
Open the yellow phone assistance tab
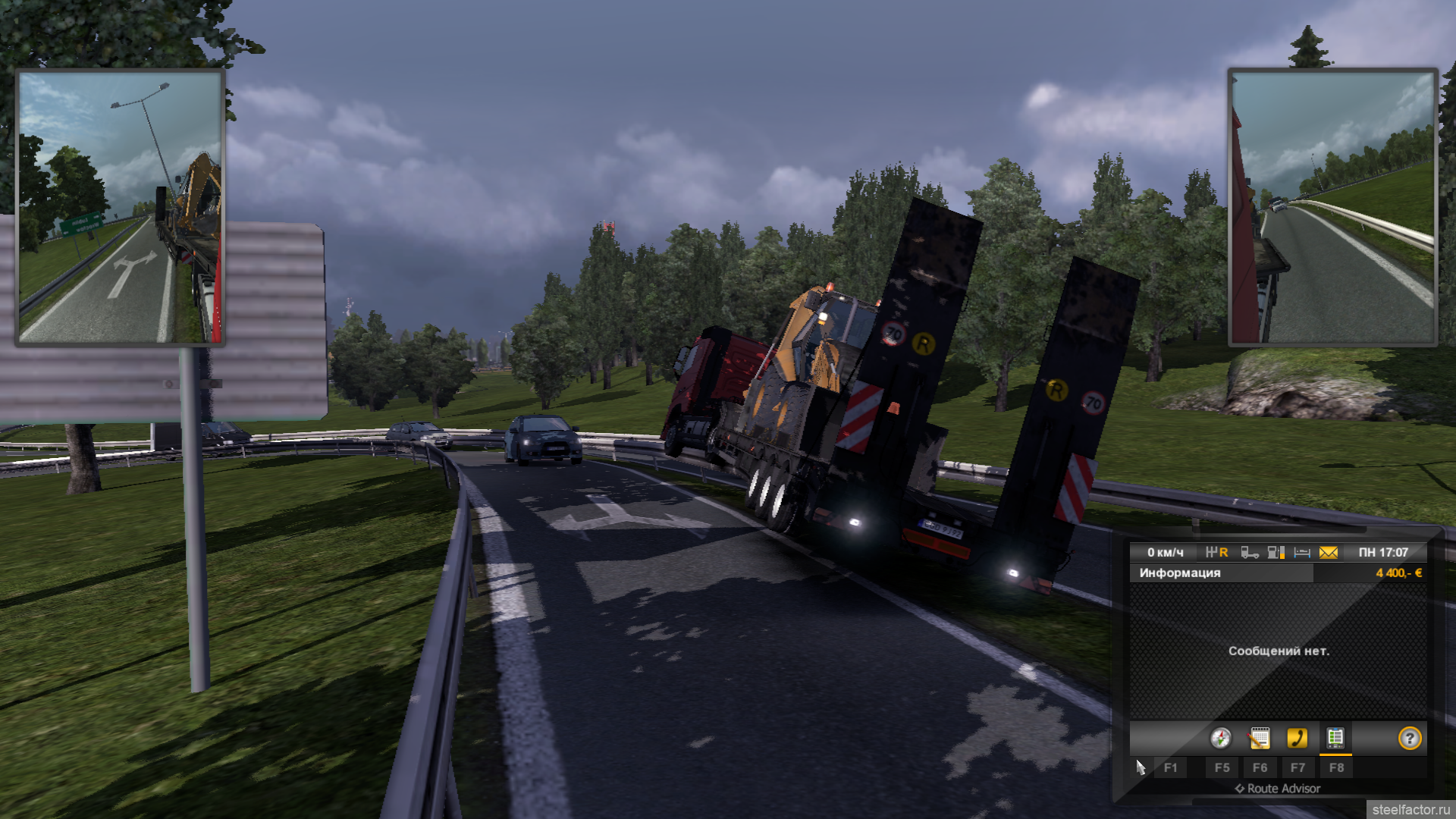(1297, 738)
